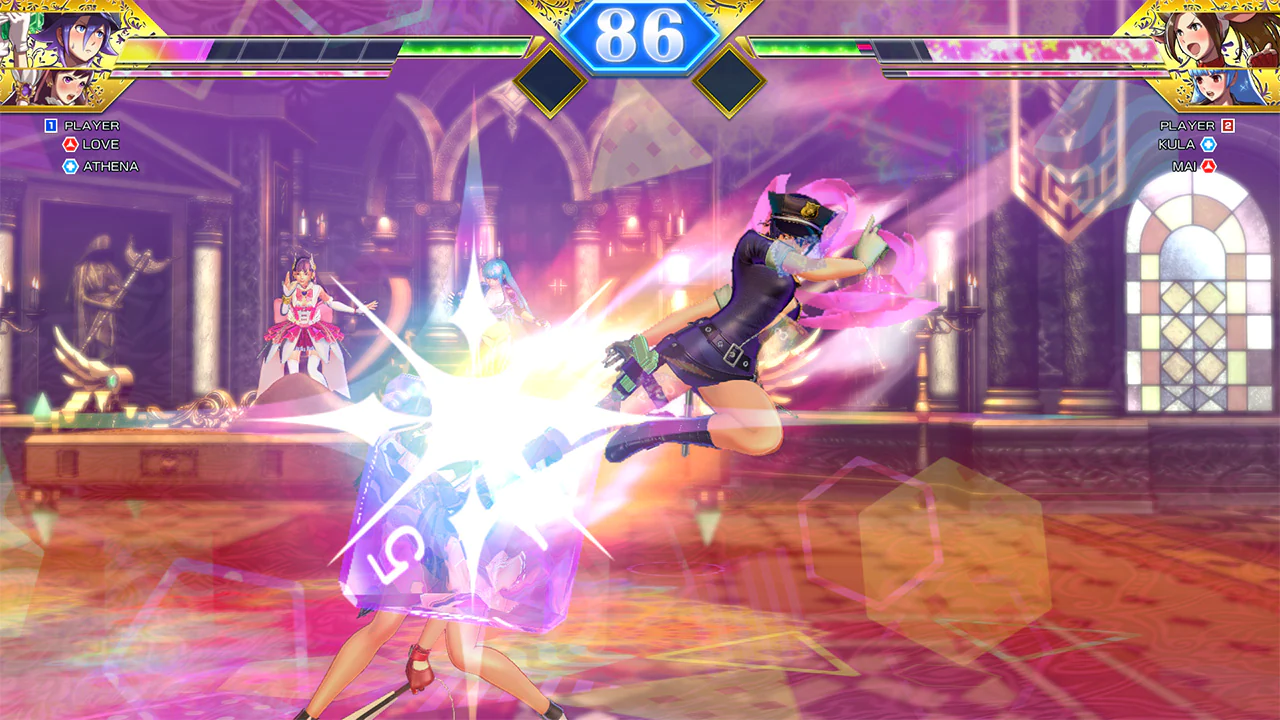
Task: Select the red Player 2 number square
Action: [1228, 125]
